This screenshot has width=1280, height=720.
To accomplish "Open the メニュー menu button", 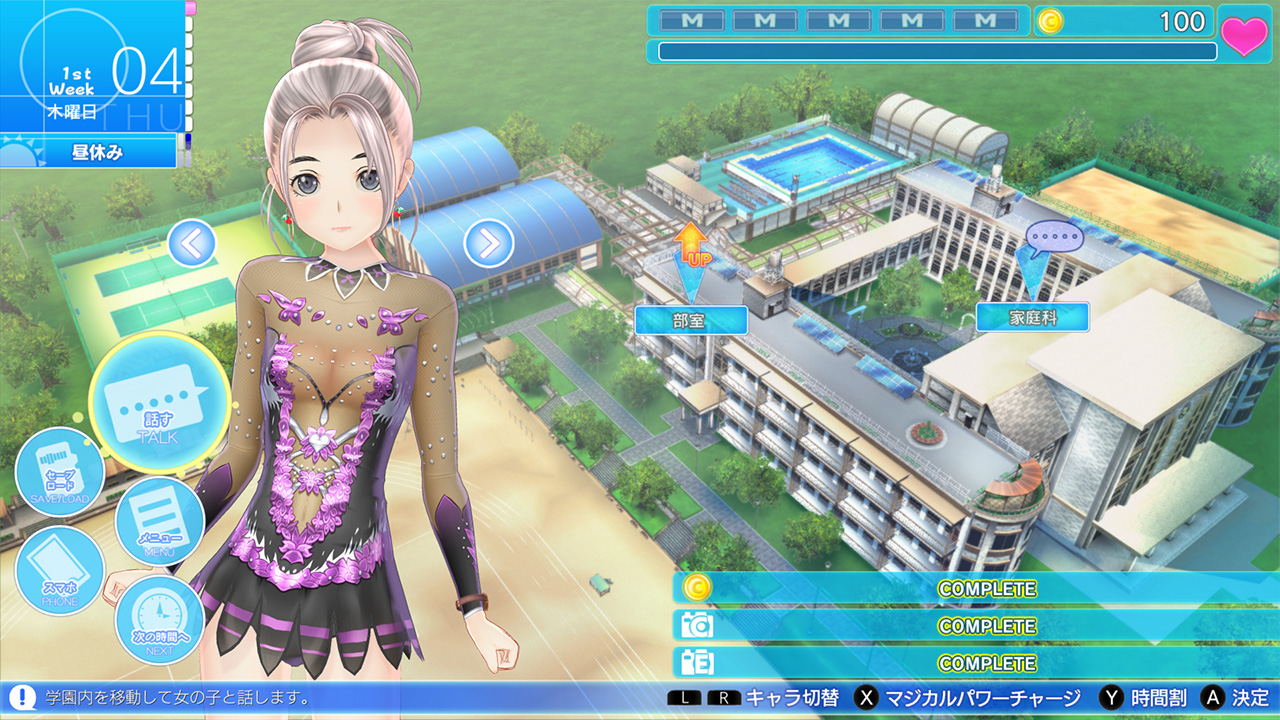I will coord(160,520).
